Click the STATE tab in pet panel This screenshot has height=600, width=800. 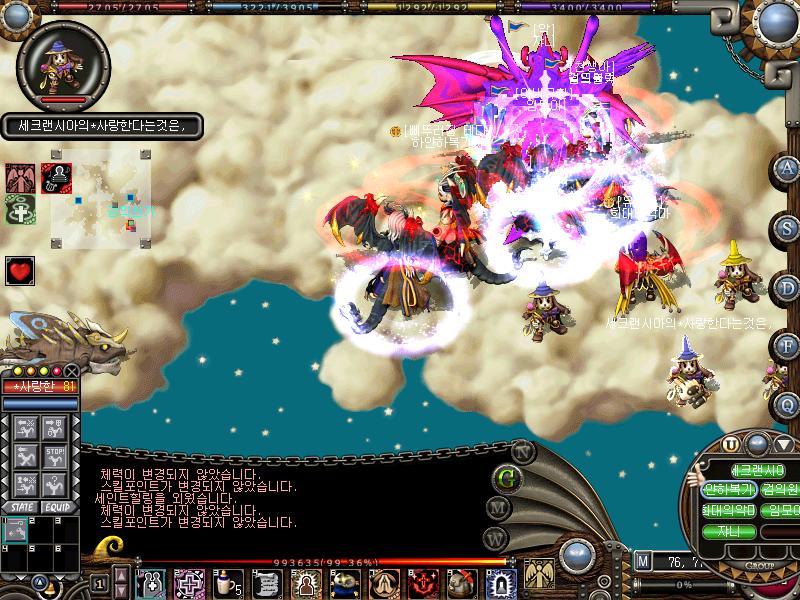click(20, 507)
